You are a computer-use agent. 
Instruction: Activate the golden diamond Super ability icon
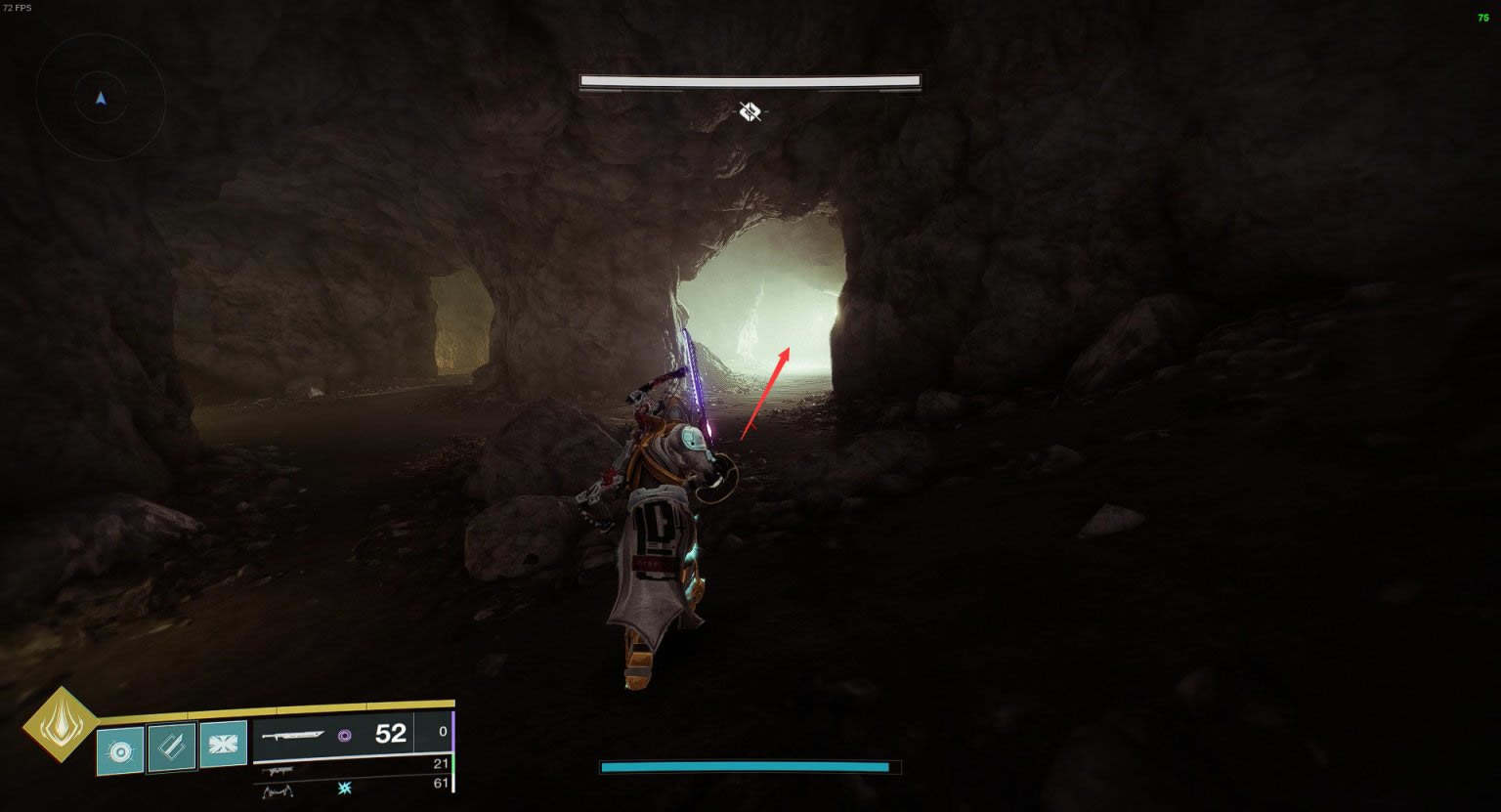pos(61,725)
